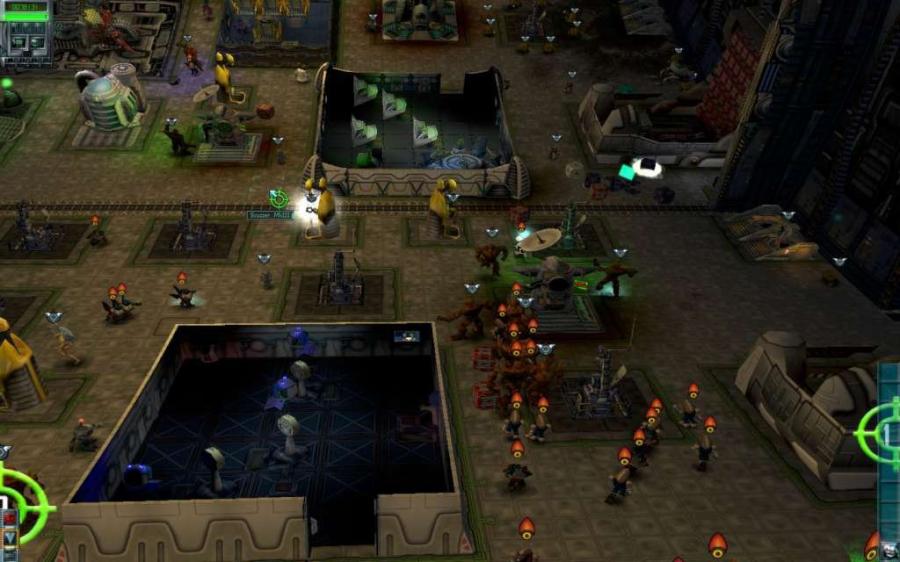Click the blue down-arrow button on bottom-left panel
The image size is (900, 562).
pos(10,538)
